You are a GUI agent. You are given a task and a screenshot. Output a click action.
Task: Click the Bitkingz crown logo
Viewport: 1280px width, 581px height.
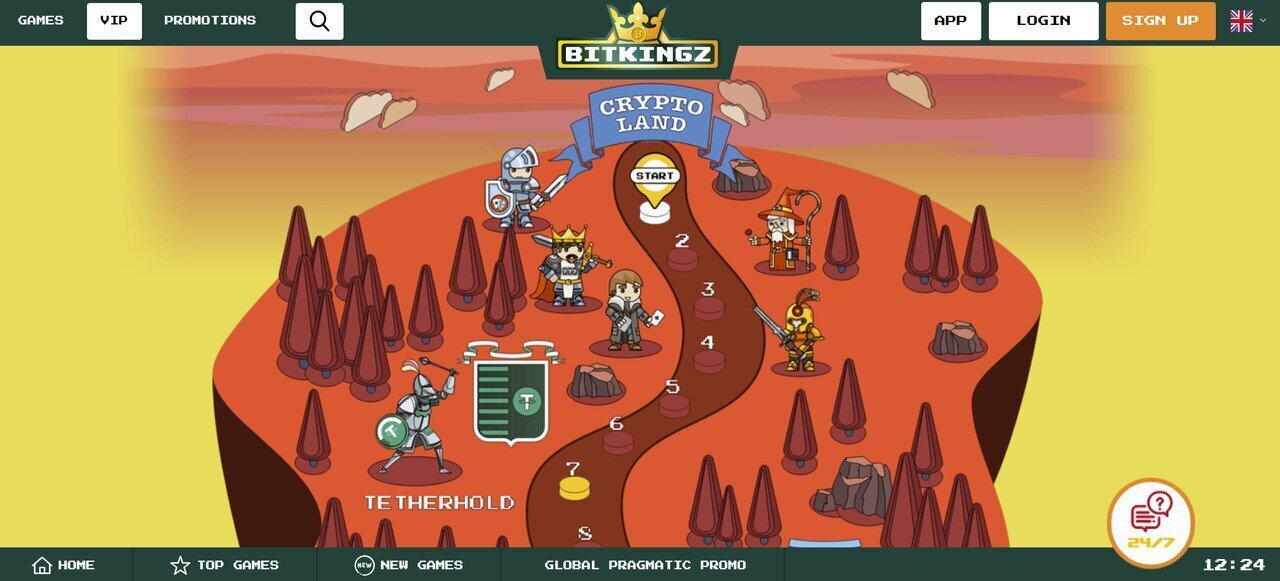click(638, 40)
